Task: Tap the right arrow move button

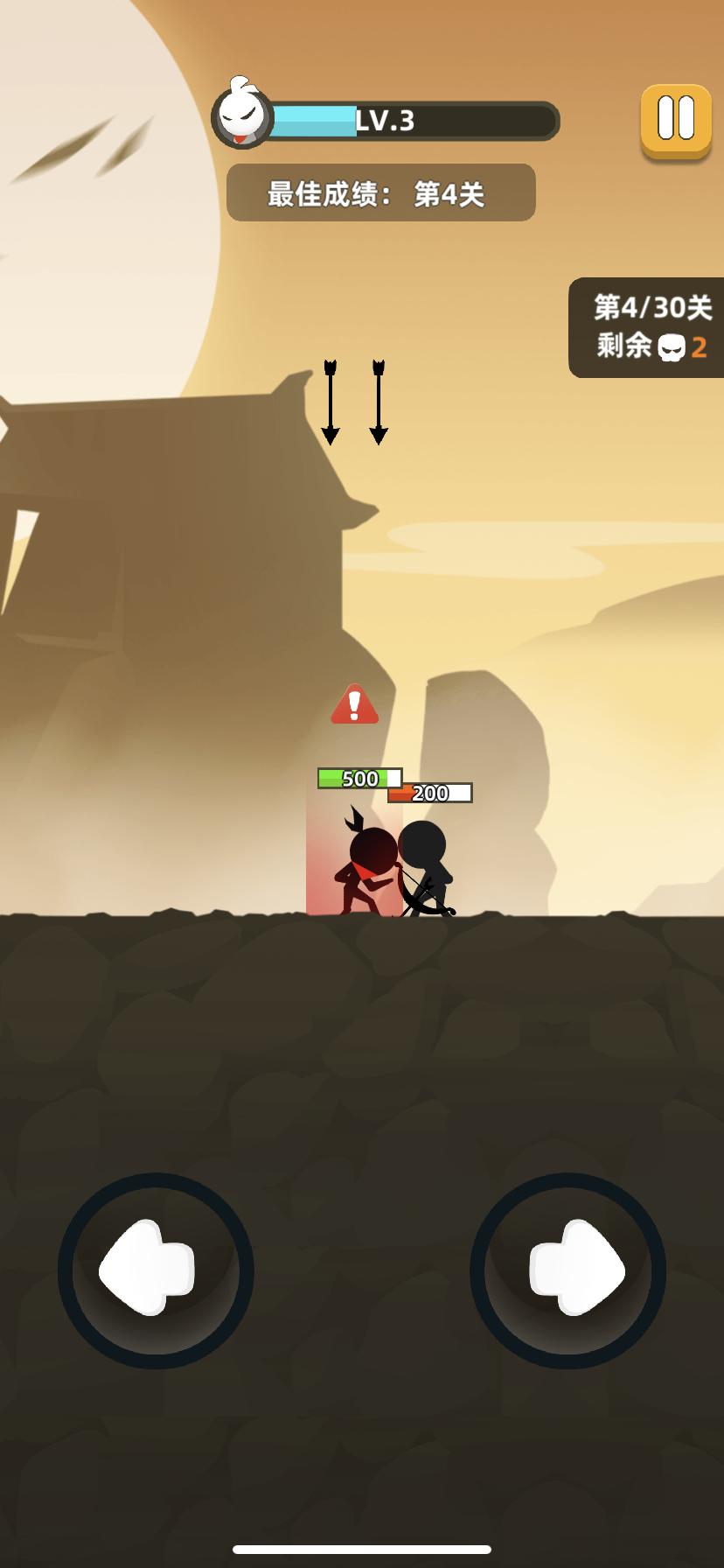Action: click(x=568, y=1270)
